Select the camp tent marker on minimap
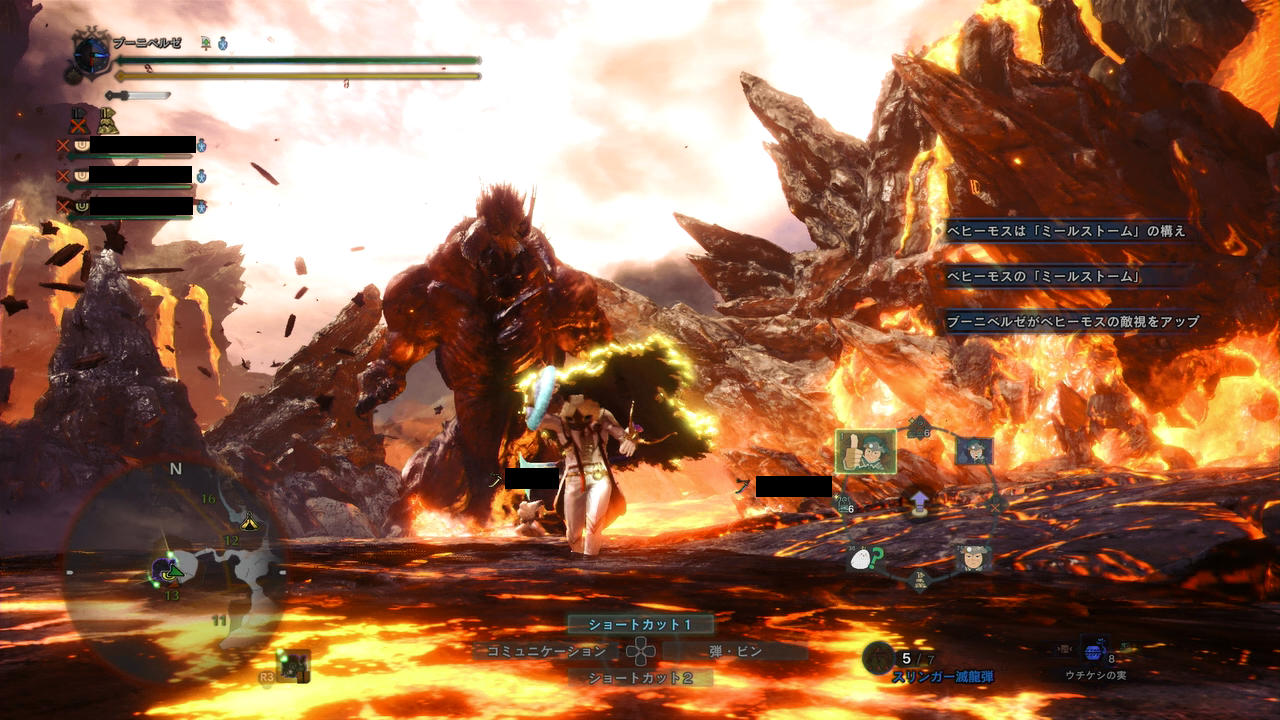This screenshot has width=1280, height=720. (249, 521)
